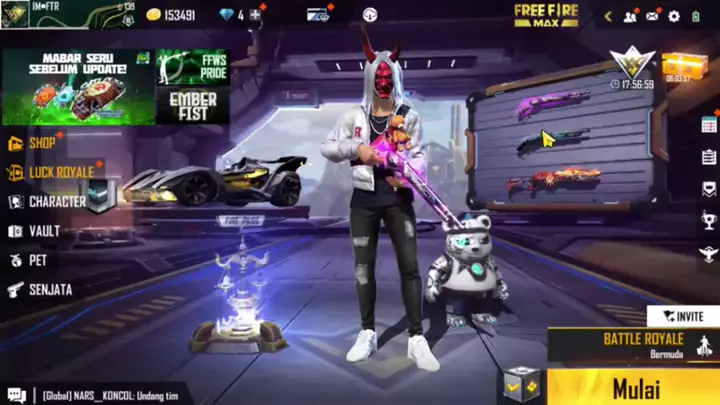Open the Ember Fist event banner
The image size is (720, 405).
[x=192, y=105]
